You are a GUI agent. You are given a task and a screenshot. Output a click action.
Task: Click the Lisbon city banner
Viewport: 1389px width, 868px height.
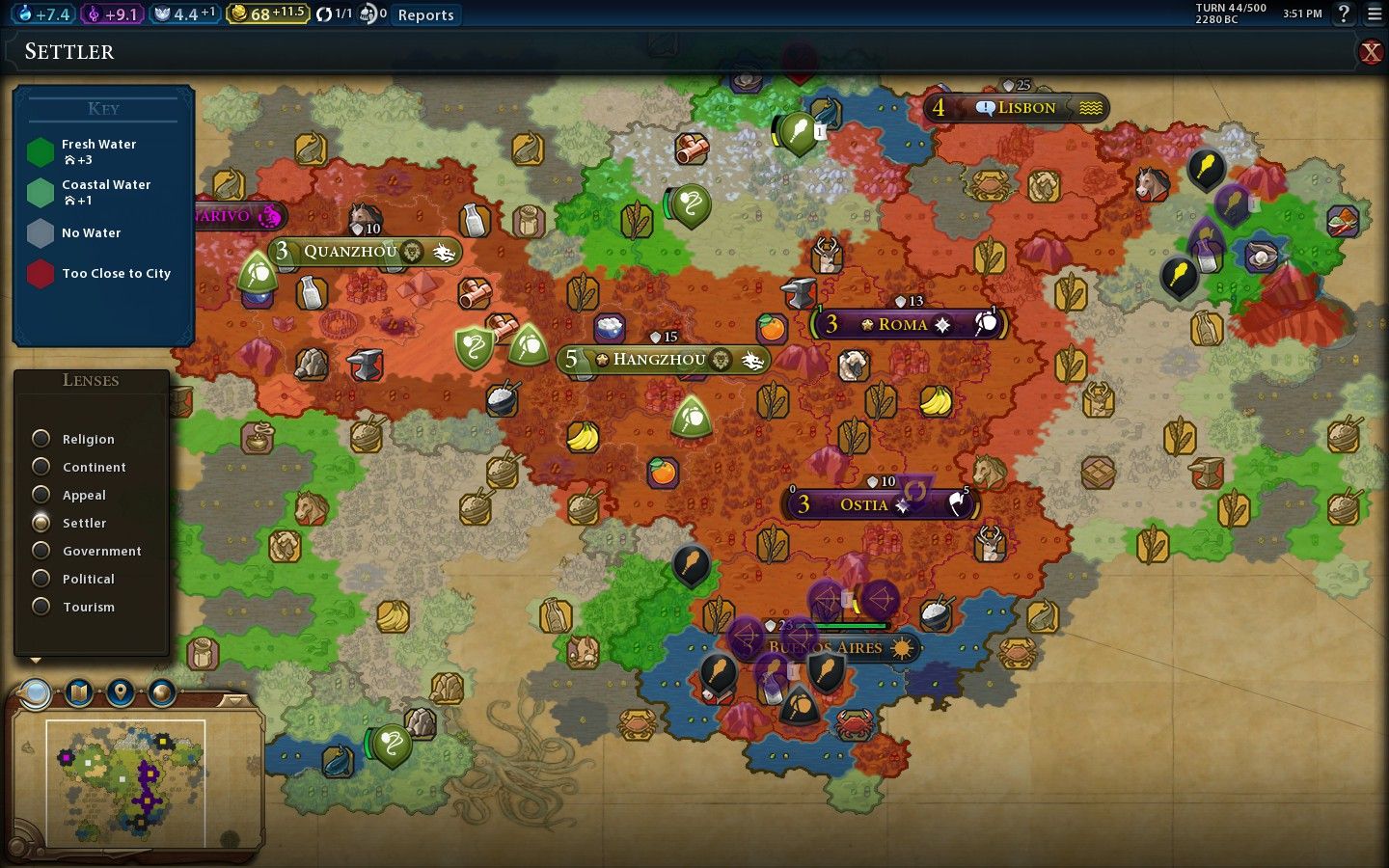click(1026, 108)
